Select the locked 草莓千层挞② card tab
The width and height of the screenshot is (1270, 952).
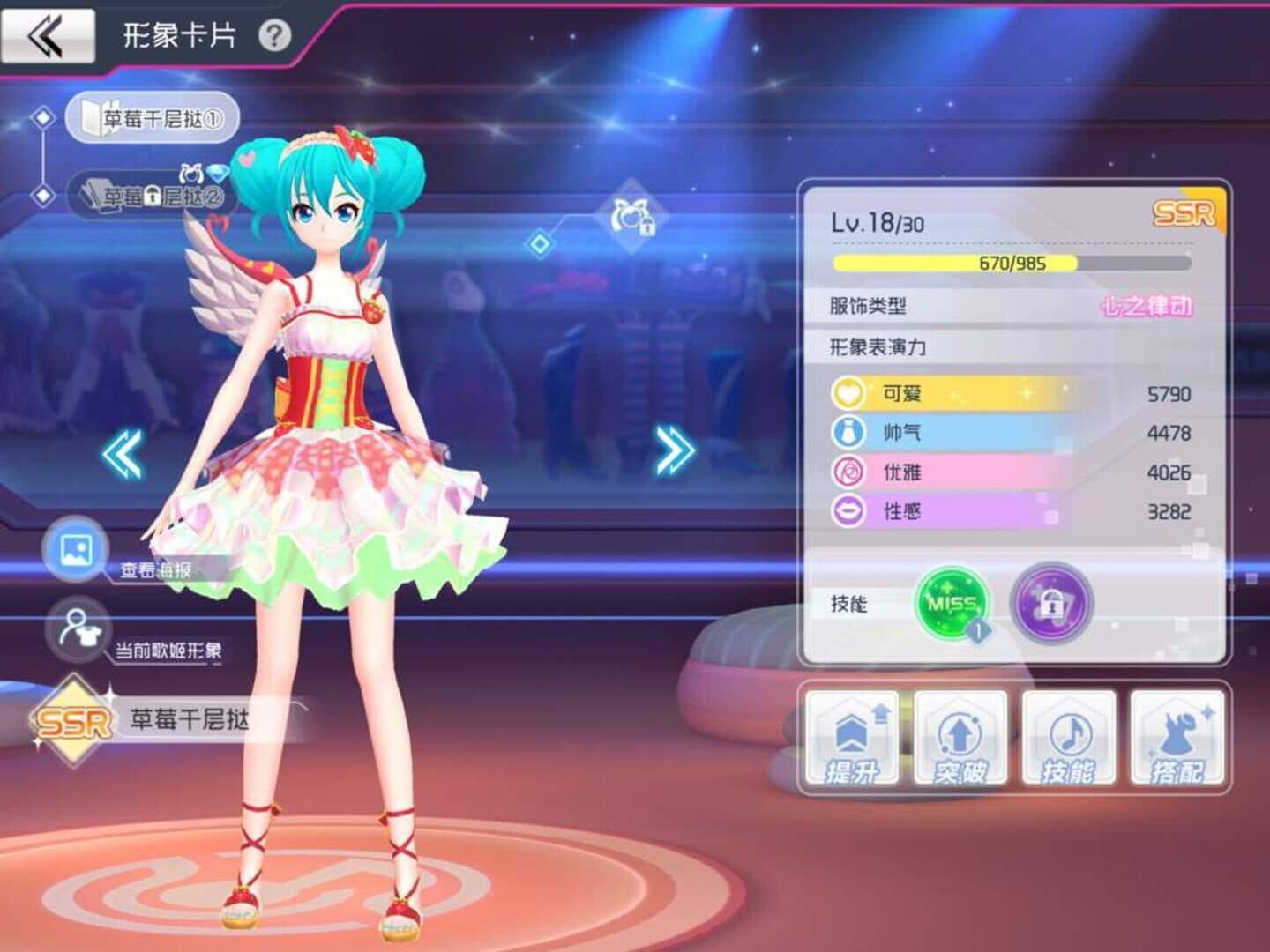[152, 196]
